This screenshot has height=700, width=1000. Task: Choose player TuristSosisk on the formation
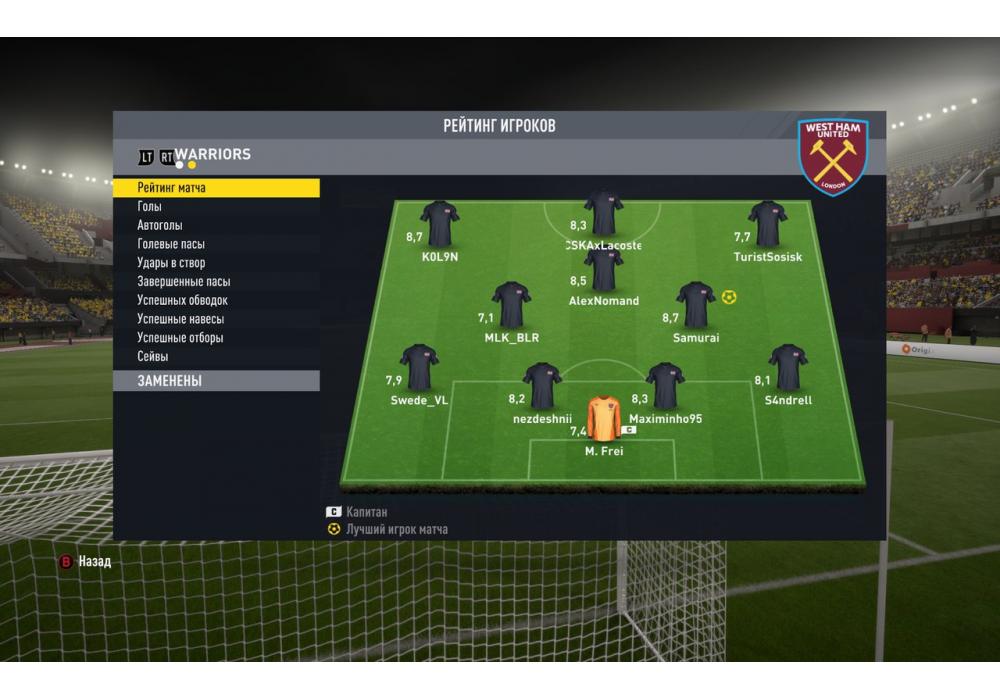(767, 224)
